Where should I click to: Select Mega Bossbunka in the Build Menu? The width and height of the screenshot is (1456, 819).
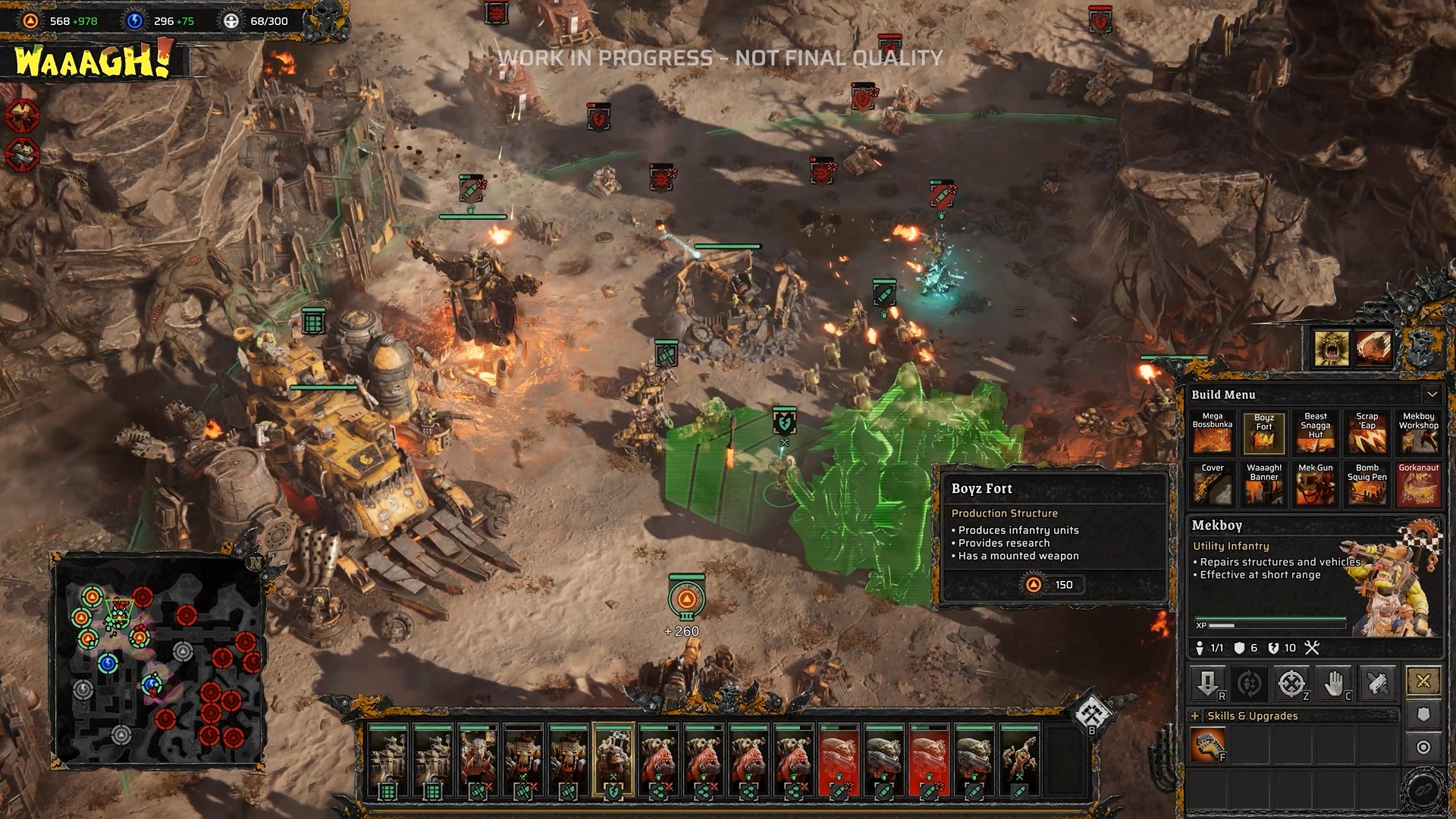1212,433
